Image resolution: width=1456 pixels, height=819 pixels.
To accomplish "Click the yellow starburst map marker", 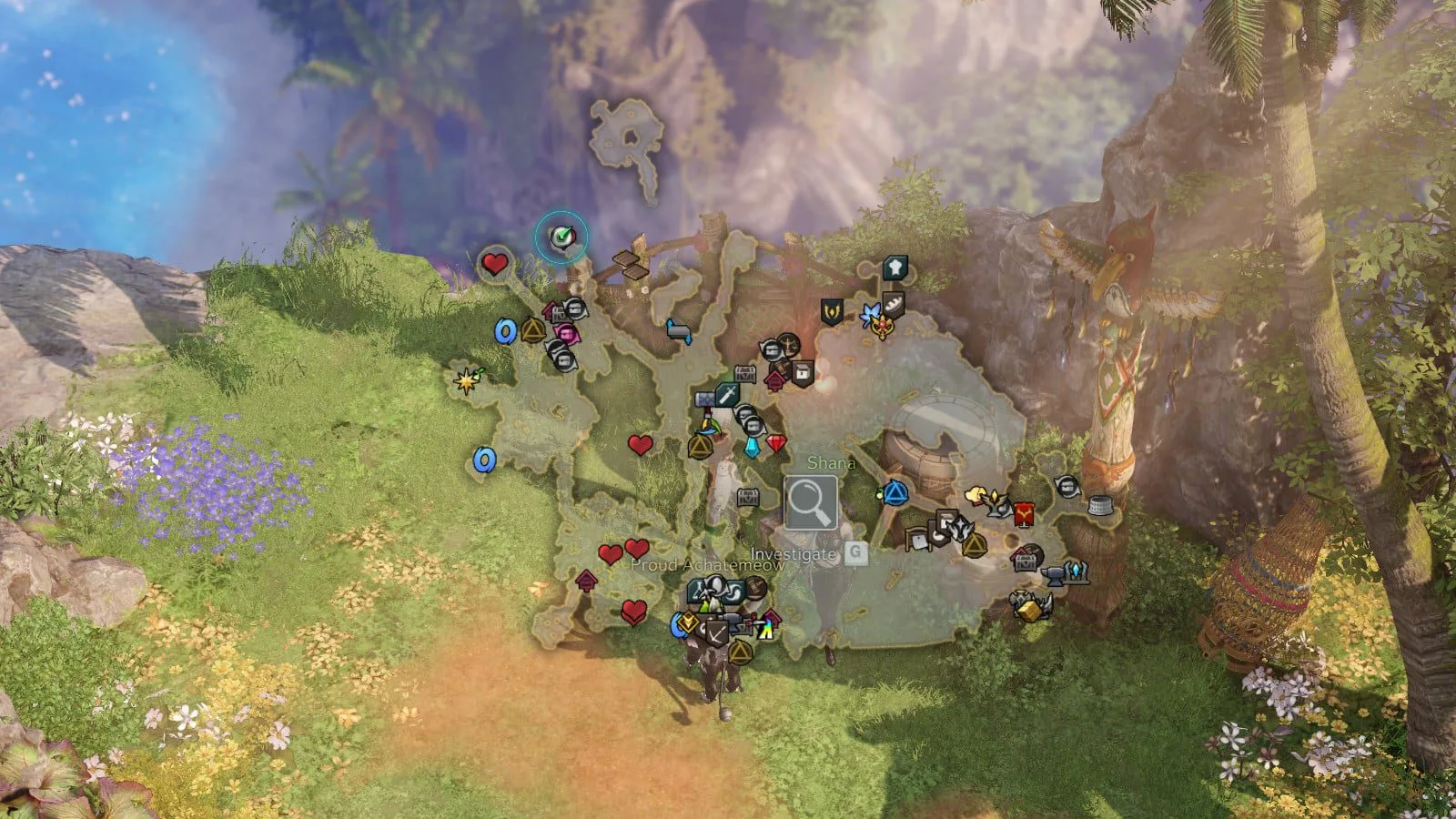I will point(468,380).
